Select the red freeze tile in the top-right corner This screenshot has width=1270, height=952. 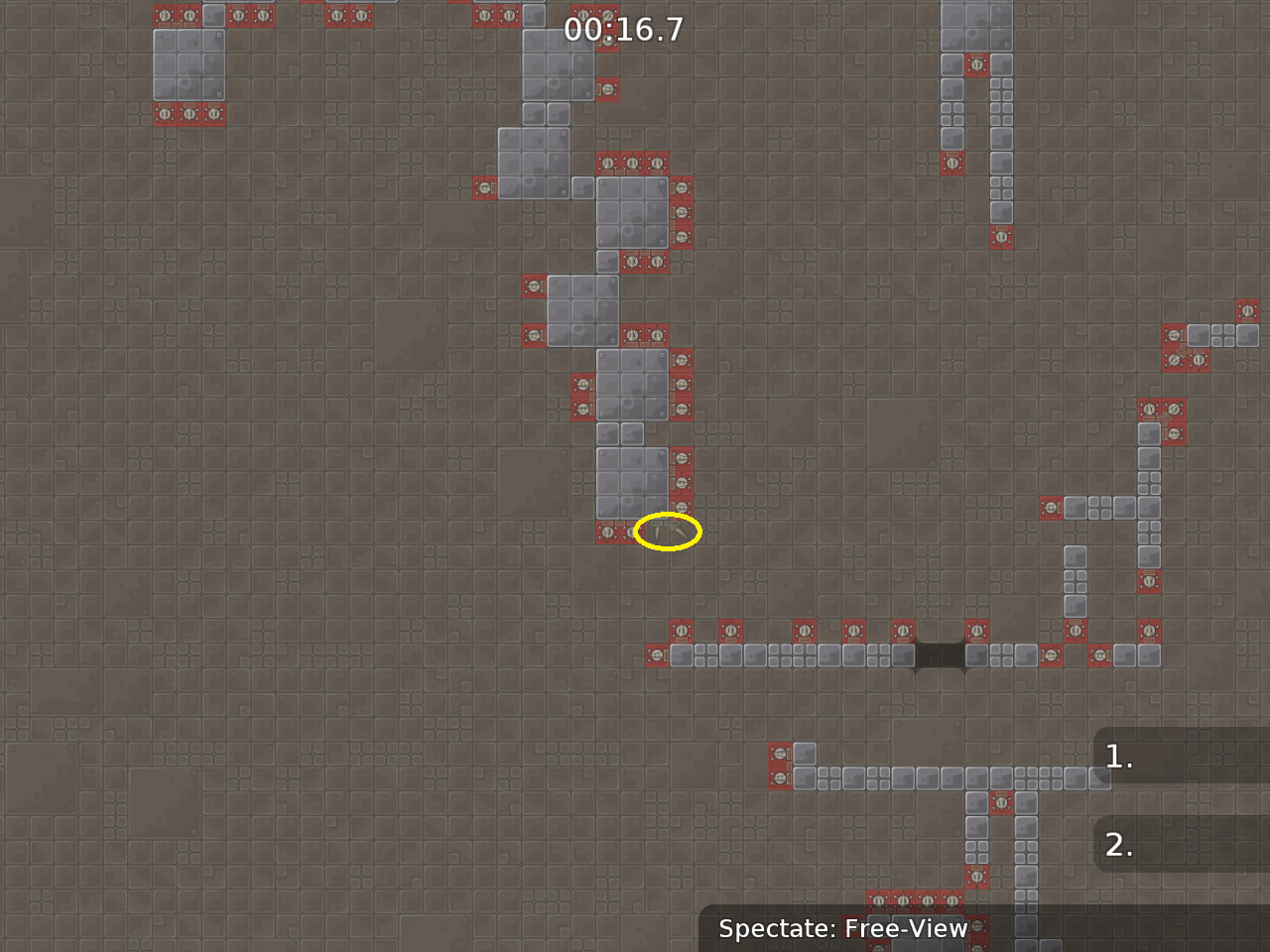(1247, 308)
